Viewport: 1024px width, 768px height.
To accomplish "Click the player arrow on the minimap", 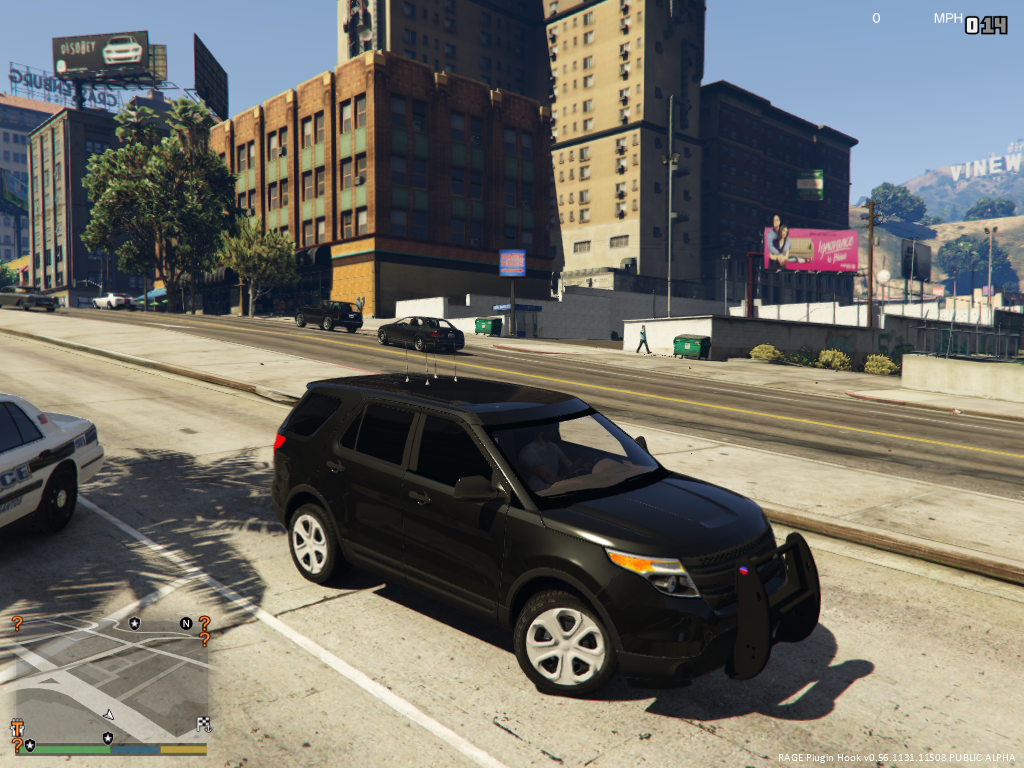I will pos(108,714).
